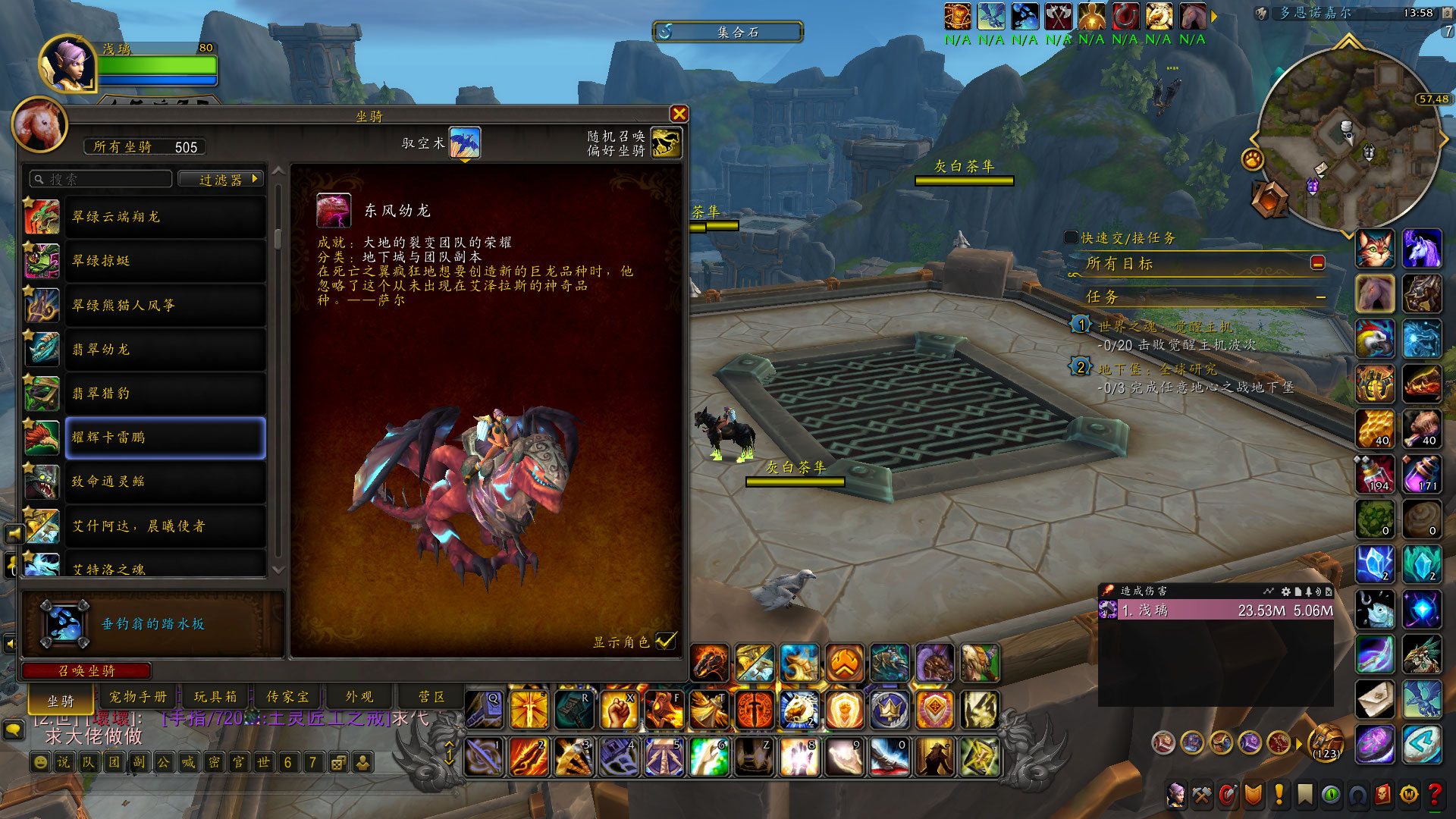The height and width of the screenshot is (819, 1456).
Task: Click the 随机召唤偏好坐骑 random mount icon
Action: click(666, 143)
